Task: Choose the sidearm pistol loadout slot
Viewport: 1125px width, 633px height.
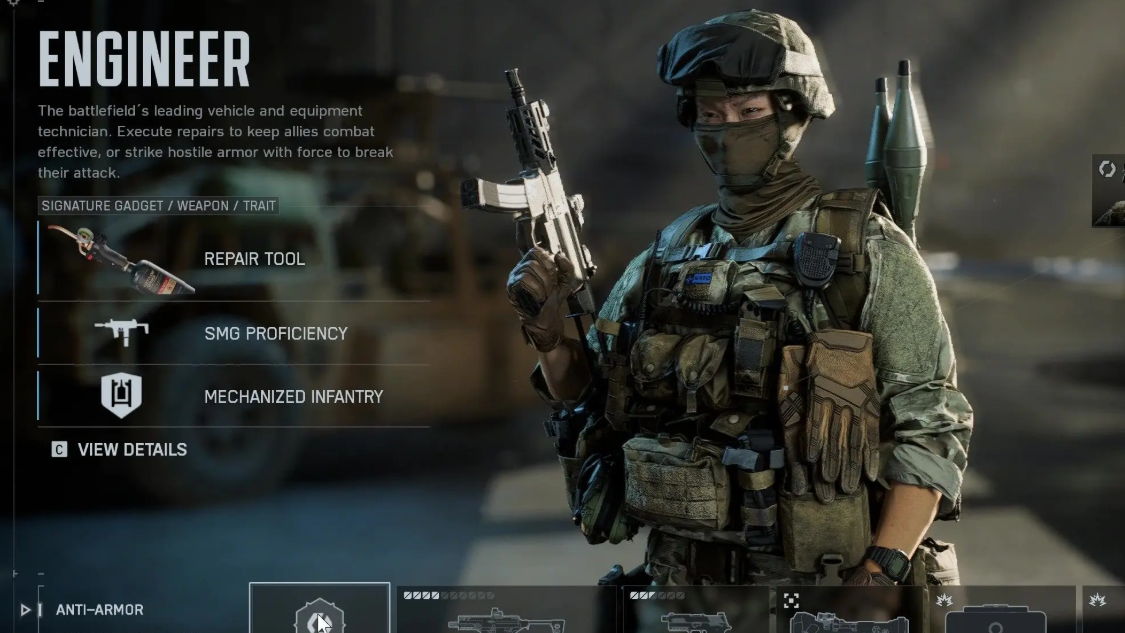Action: [x=696, y=611]
